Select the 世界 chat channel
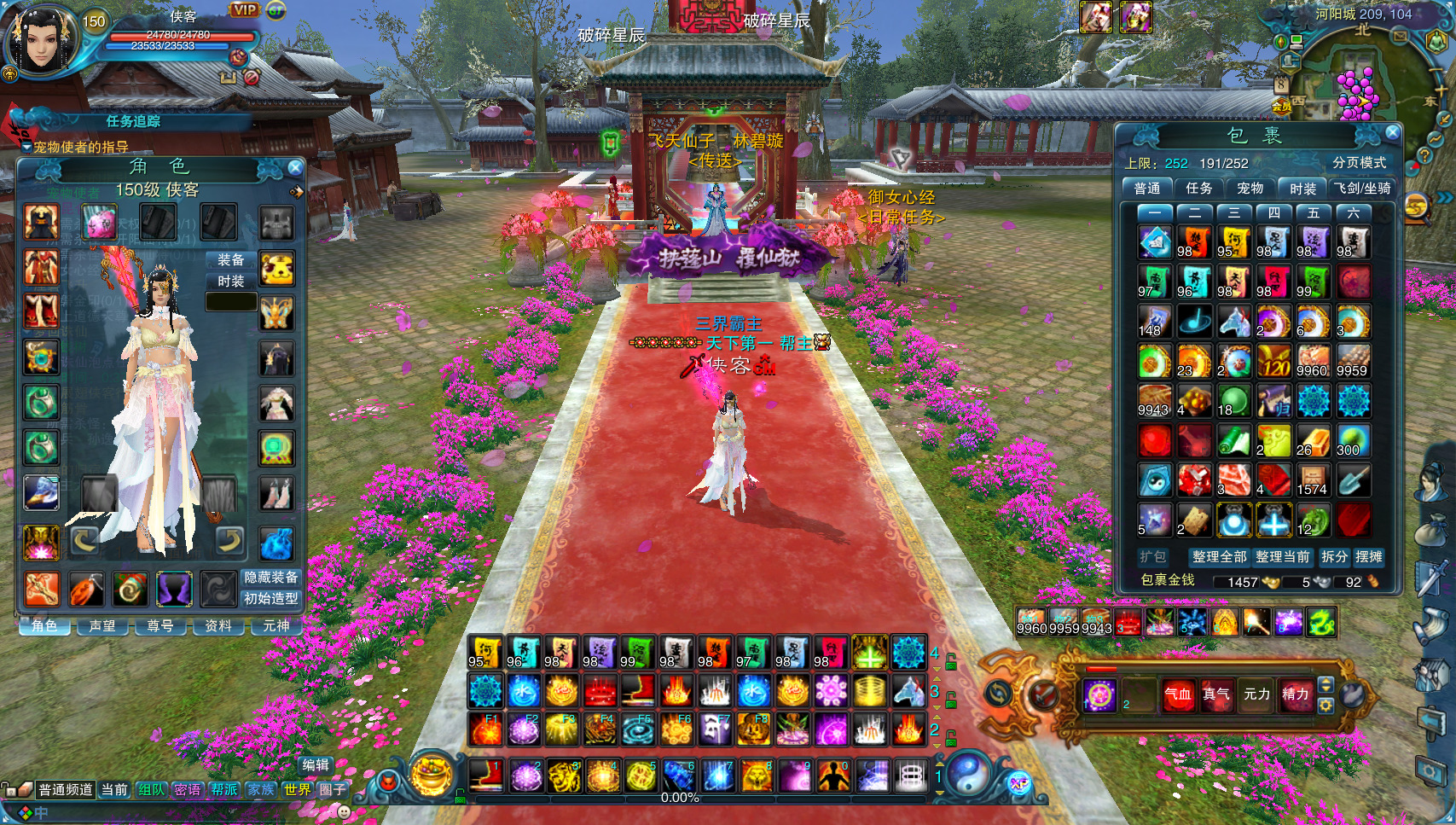1456x825 pixels. pyautogui.click(x=298, y=790)
